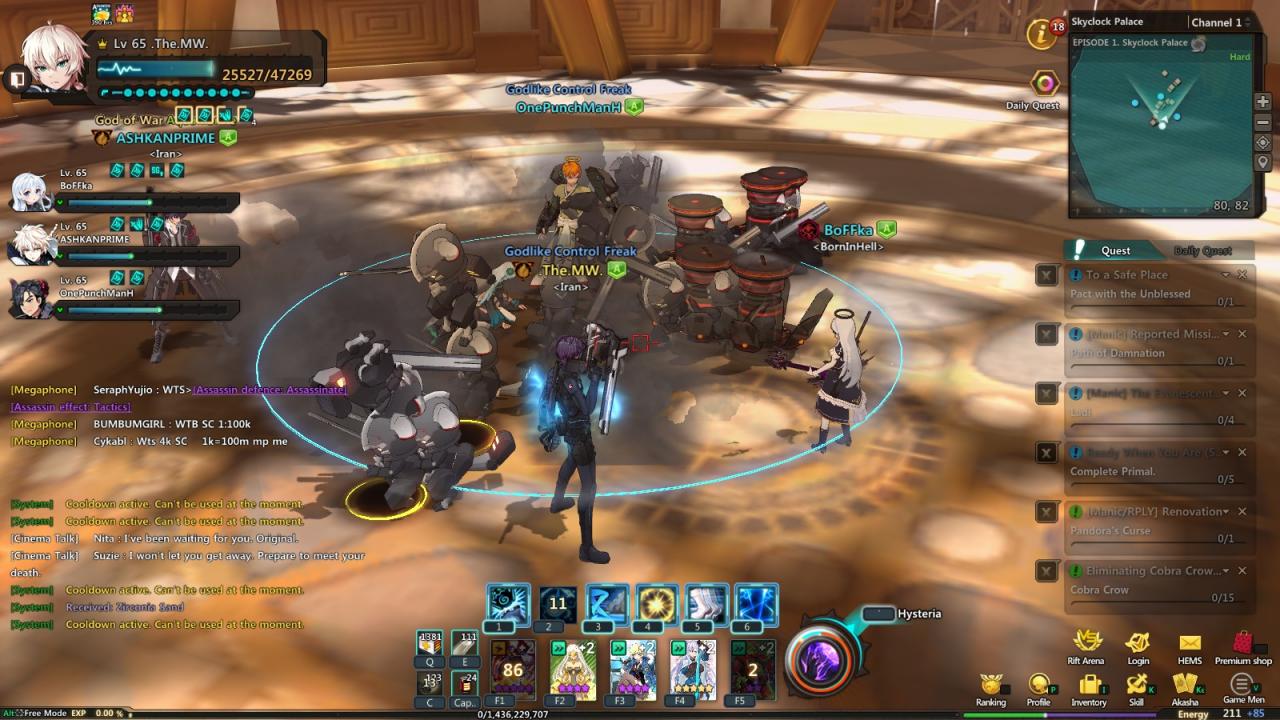Viewport: 1280px width, 720px height.
Task: Open the info notifications icon with 18 badge
Action: tap(1043, 35)
